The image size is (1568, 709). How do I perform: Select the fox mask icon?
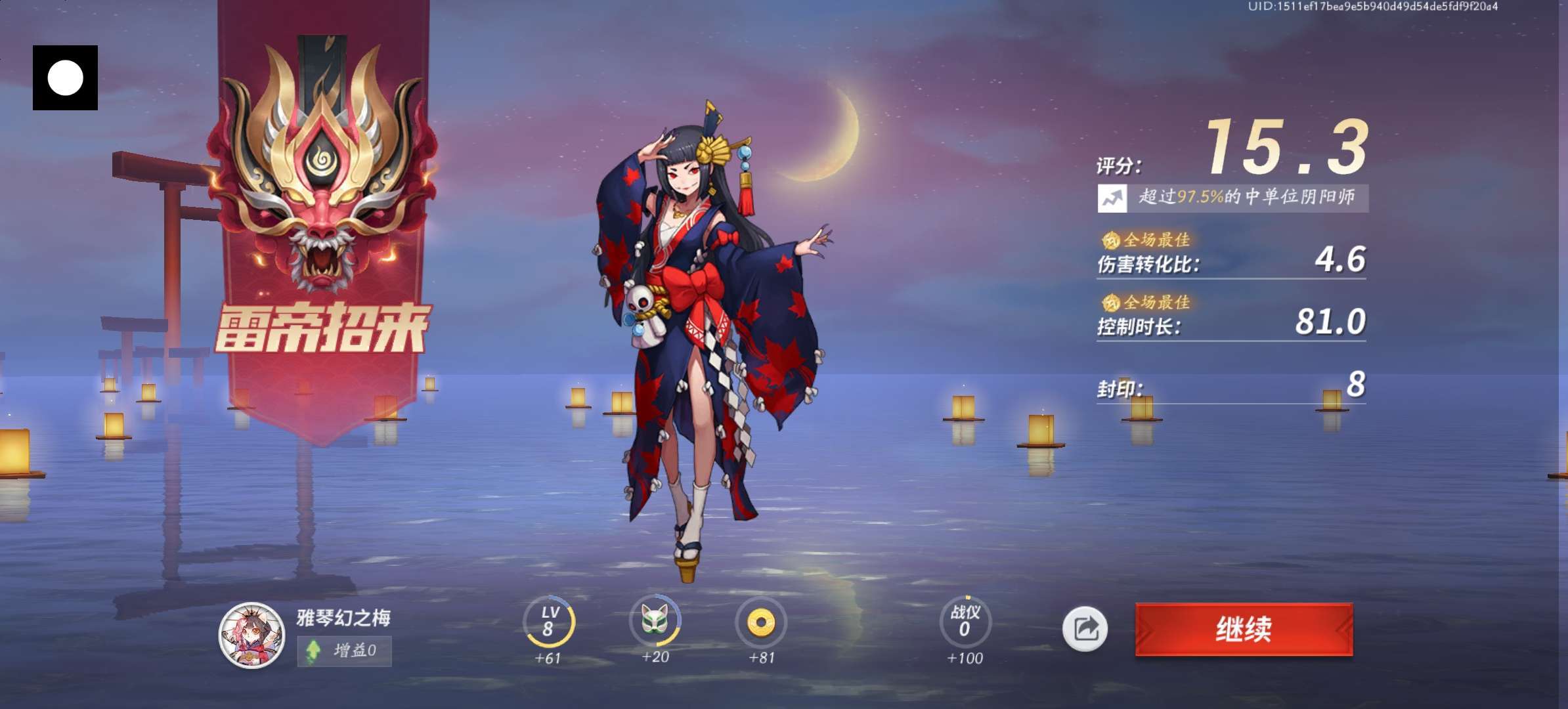click(x=655, y=620)
